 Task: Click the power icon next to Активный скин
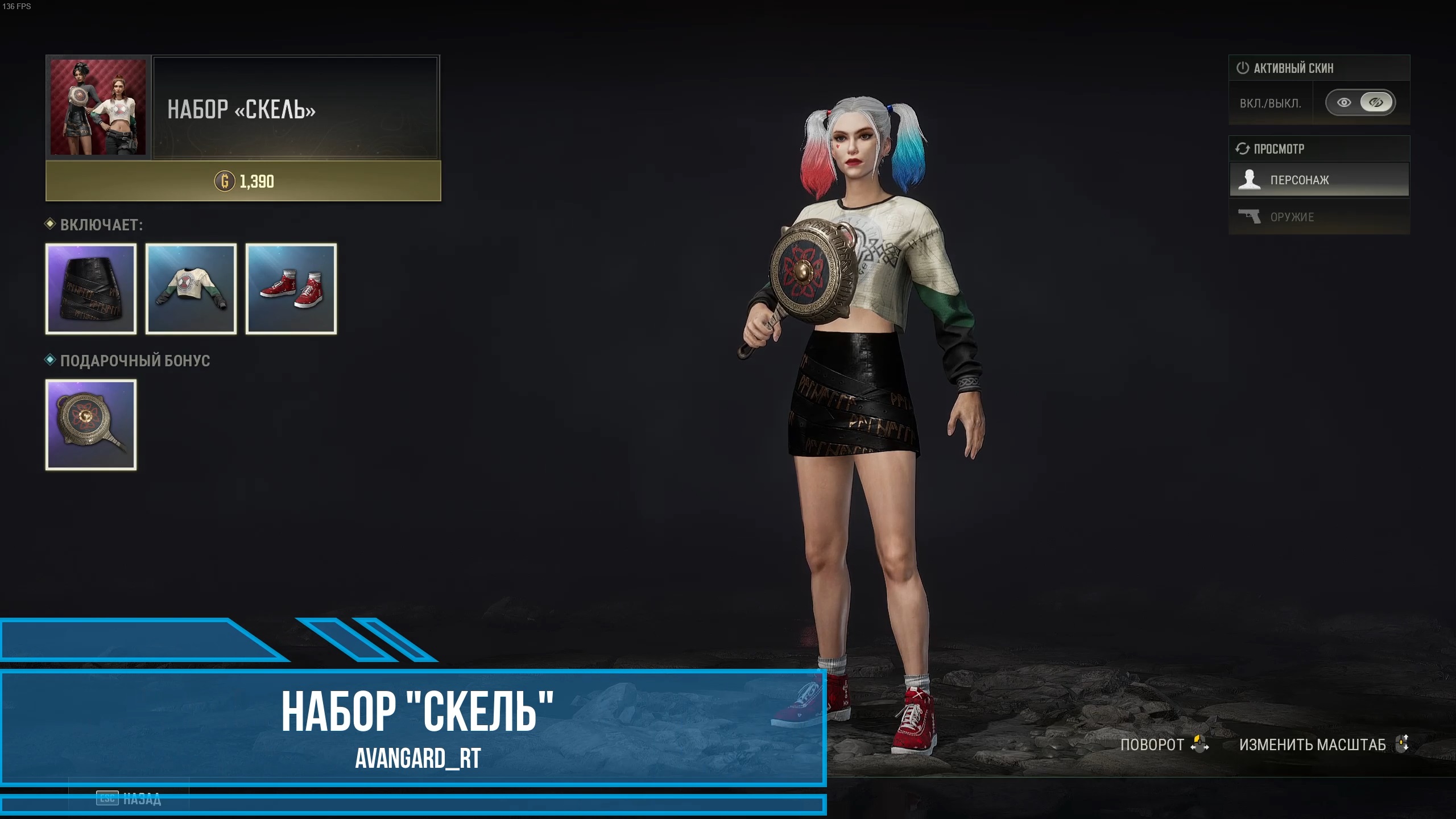pyautogui.click(x=1243, y=67)
